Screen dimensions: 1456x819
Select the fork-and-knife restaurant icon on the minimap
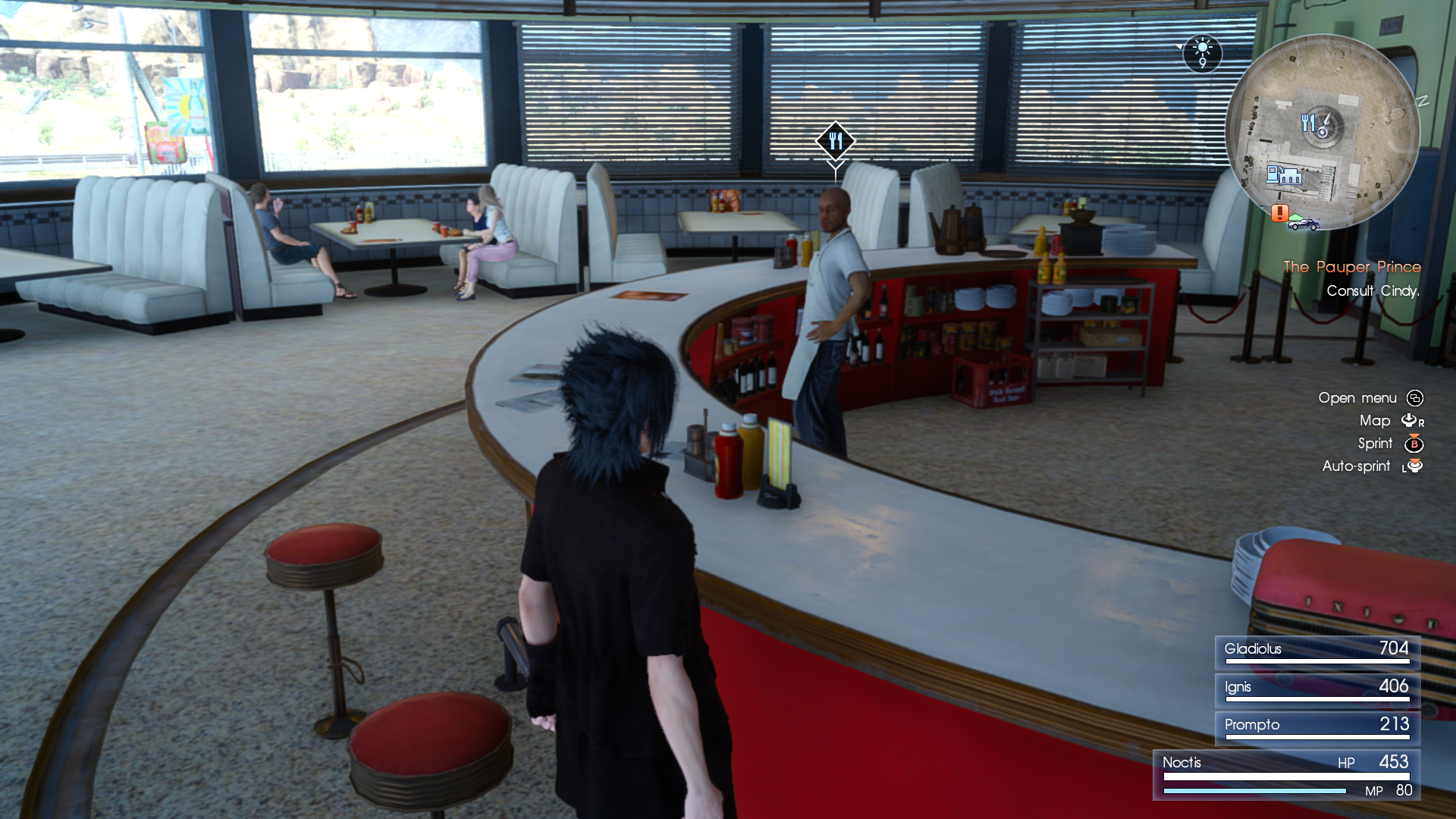[1308, 122]
